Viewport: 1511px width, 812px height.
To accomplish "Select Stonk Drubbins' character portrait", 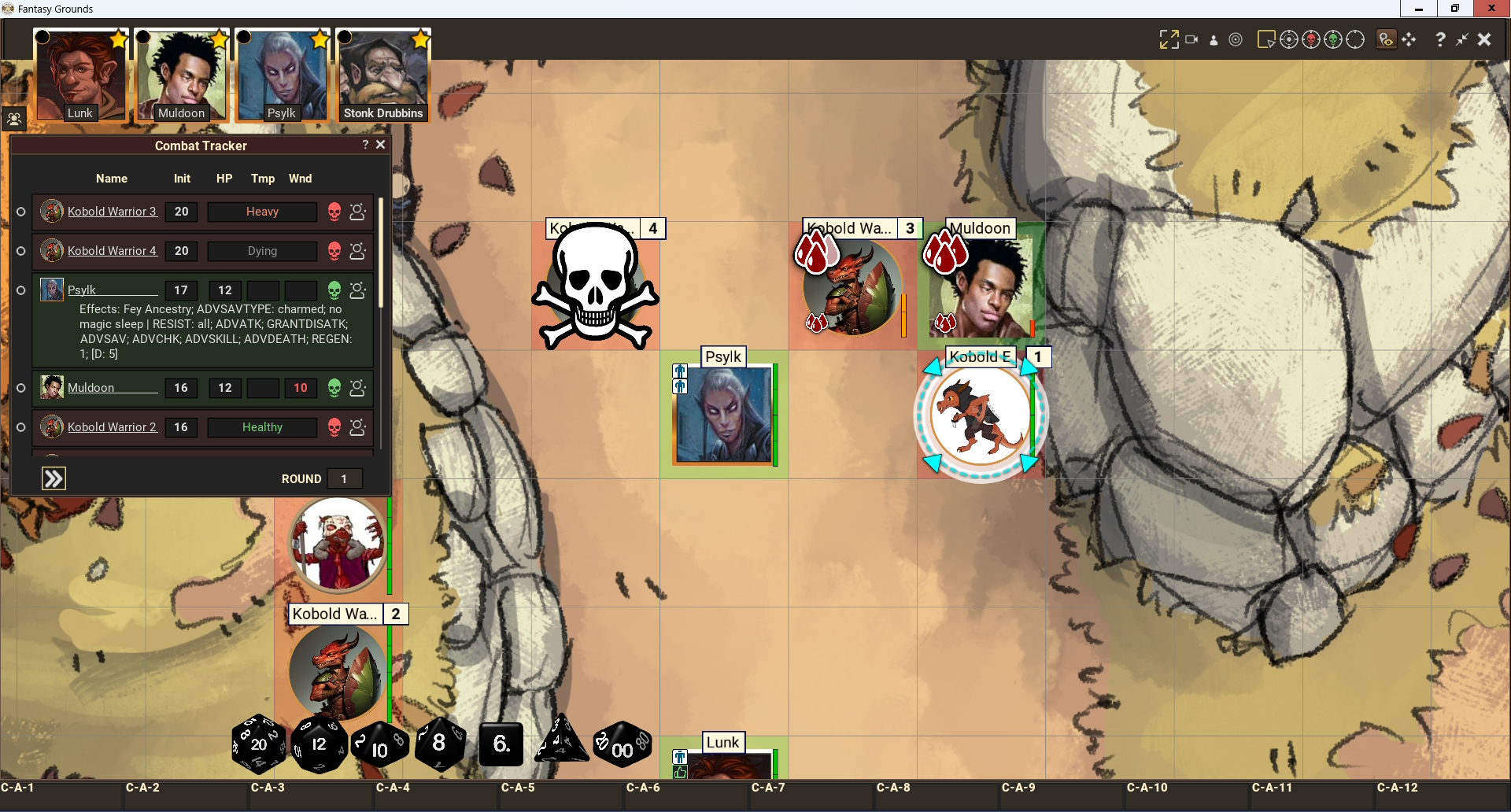I will (x=382, y=75).
